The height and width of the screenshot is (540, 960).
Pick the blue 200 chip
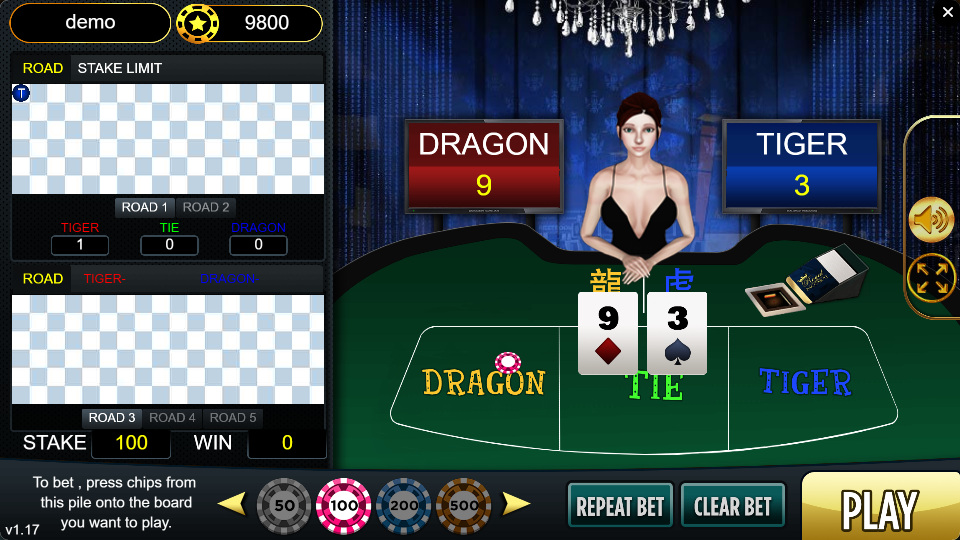coord(404,506)
